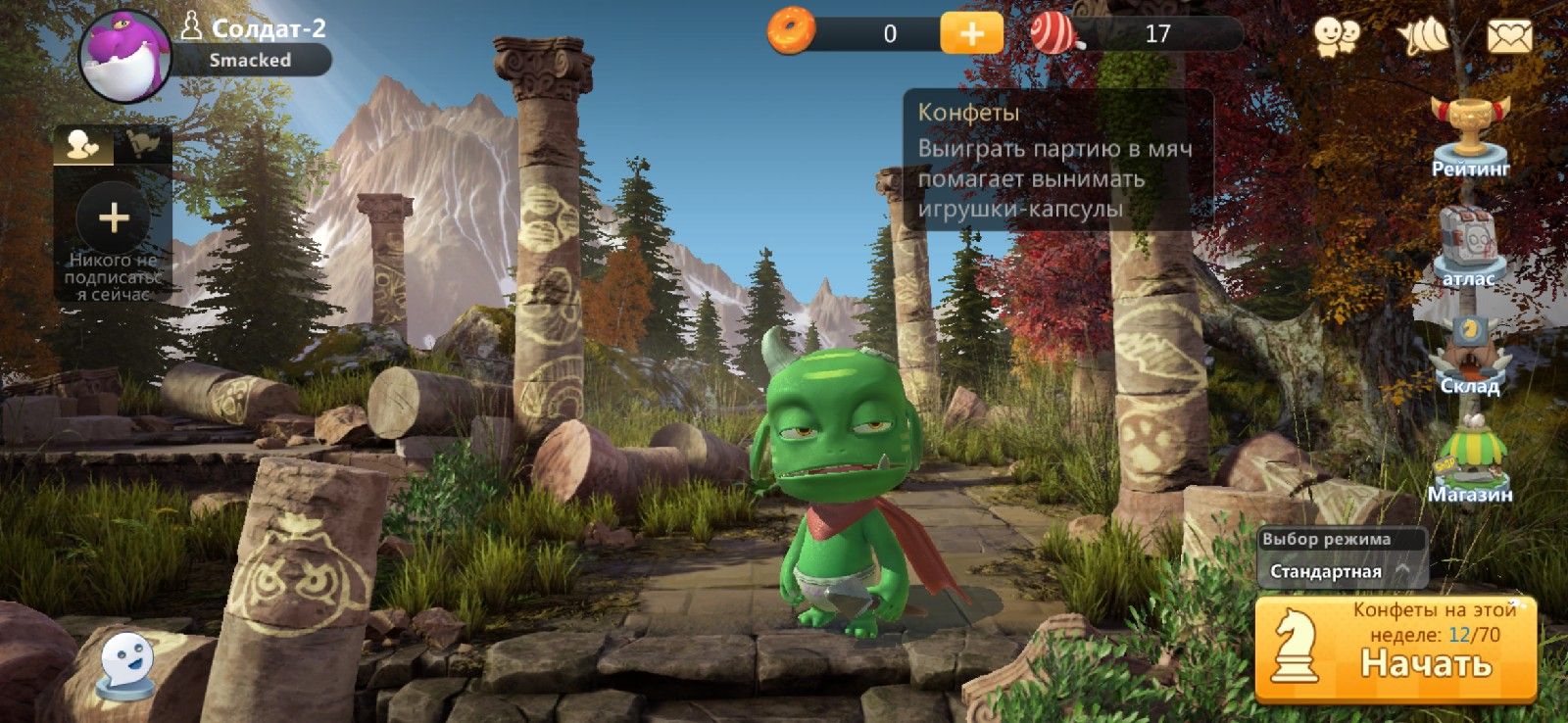Open the megaphone announcements icon
1568x723 pixels.
coord(1423,37)
